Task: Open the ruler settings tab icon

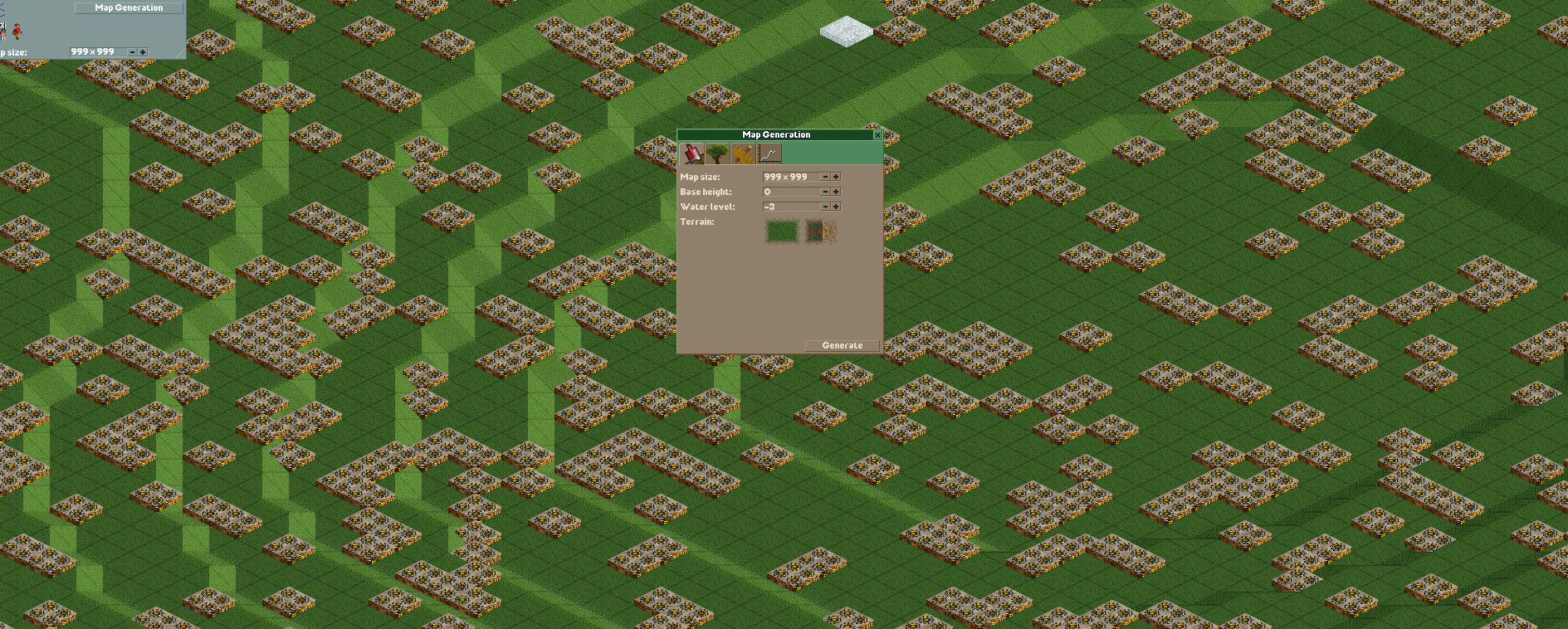Action: coord(743,154)
